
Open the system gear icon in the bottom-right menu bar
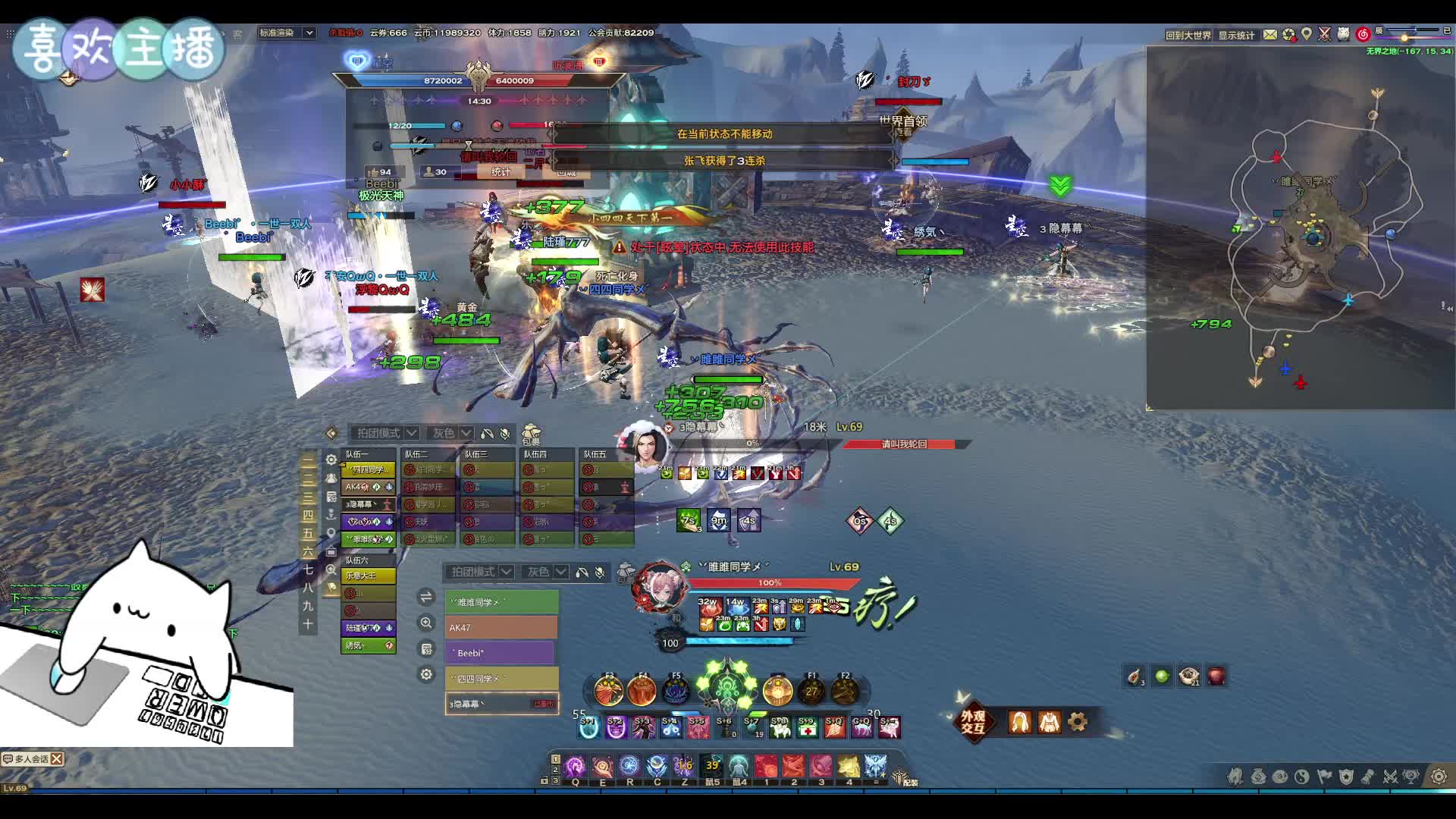pyautogui.click(x=1438, y=776)
